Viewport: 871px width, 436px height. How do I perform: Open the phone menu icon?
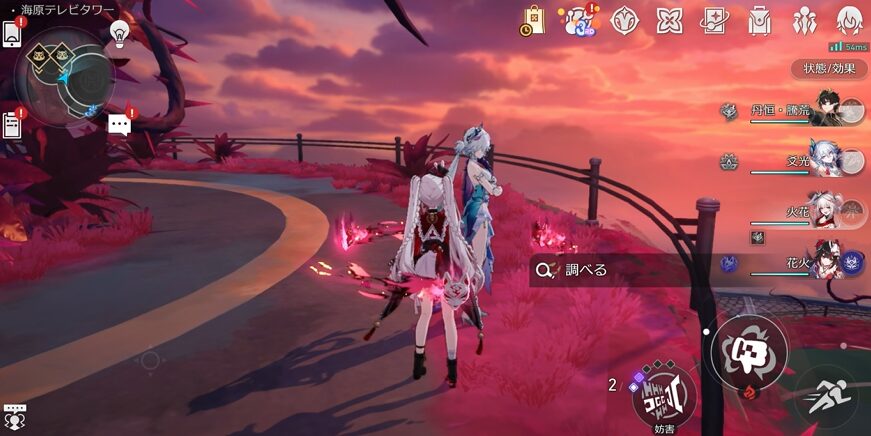pyautogui.click(x=13, y=34)
